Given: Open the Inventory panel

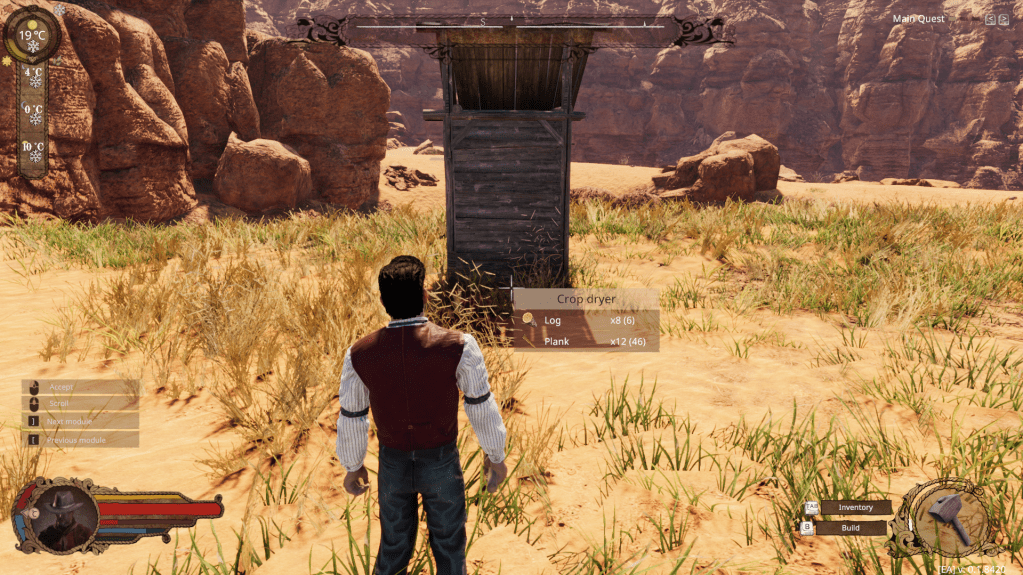Looking at the screenshot, I should pyautogui.click(x=855, y=508).
